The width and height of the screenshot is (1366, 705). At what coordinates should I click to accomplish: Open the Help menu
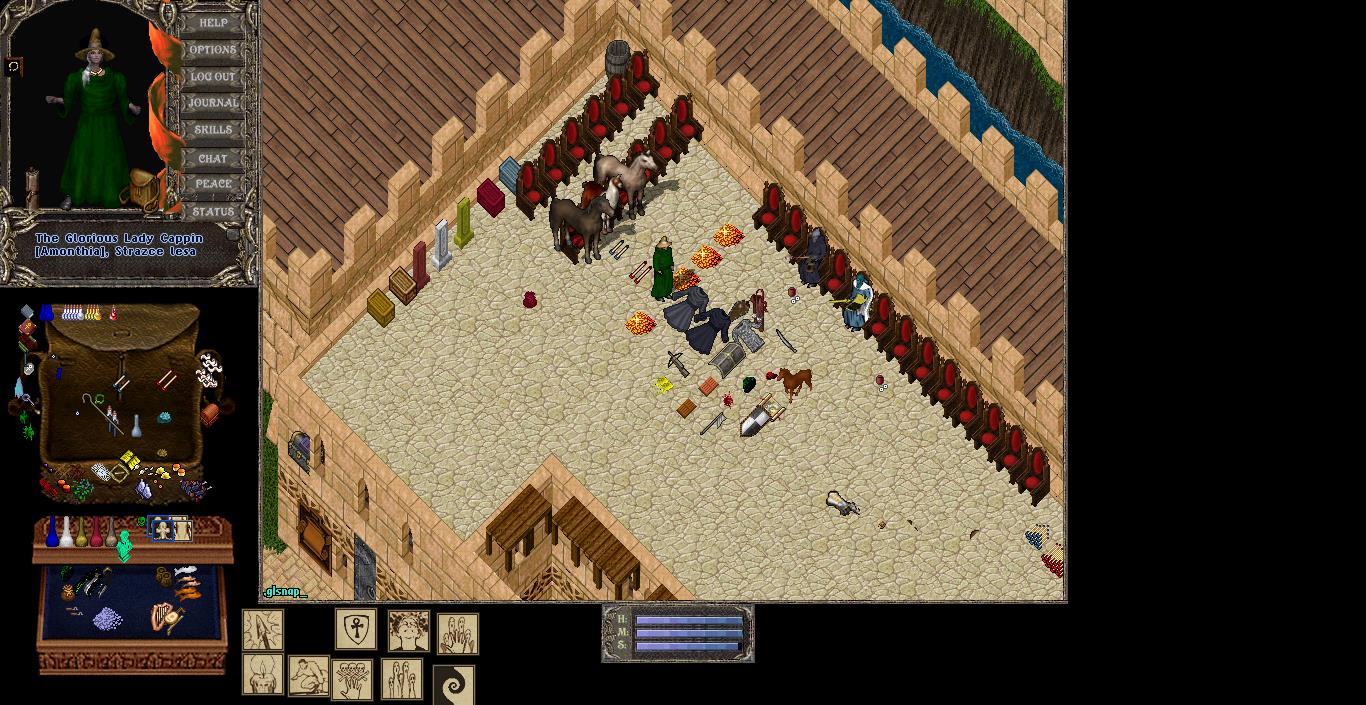point(213,22)
